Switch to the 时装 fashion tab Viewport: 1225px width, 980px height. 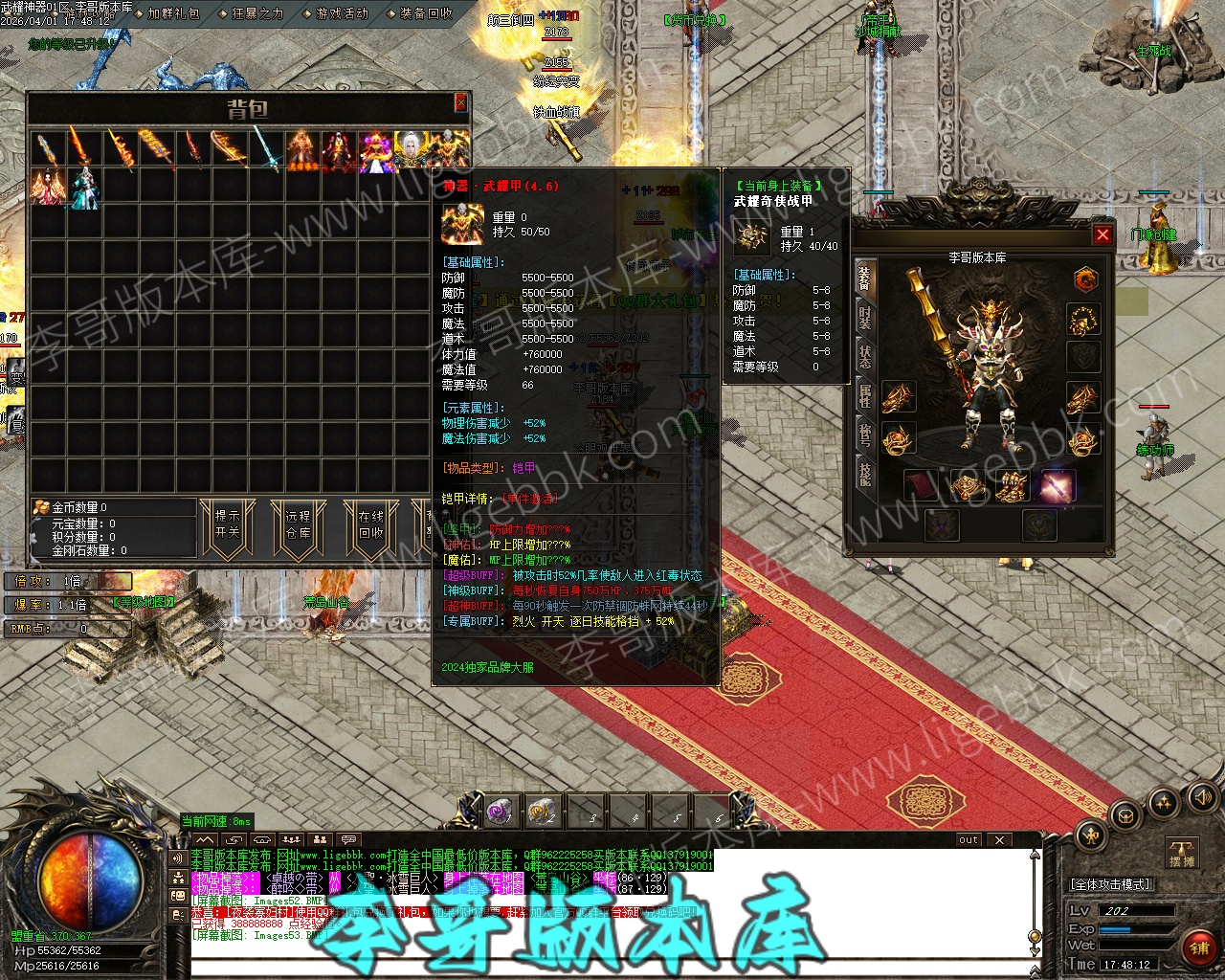(864, 318)
